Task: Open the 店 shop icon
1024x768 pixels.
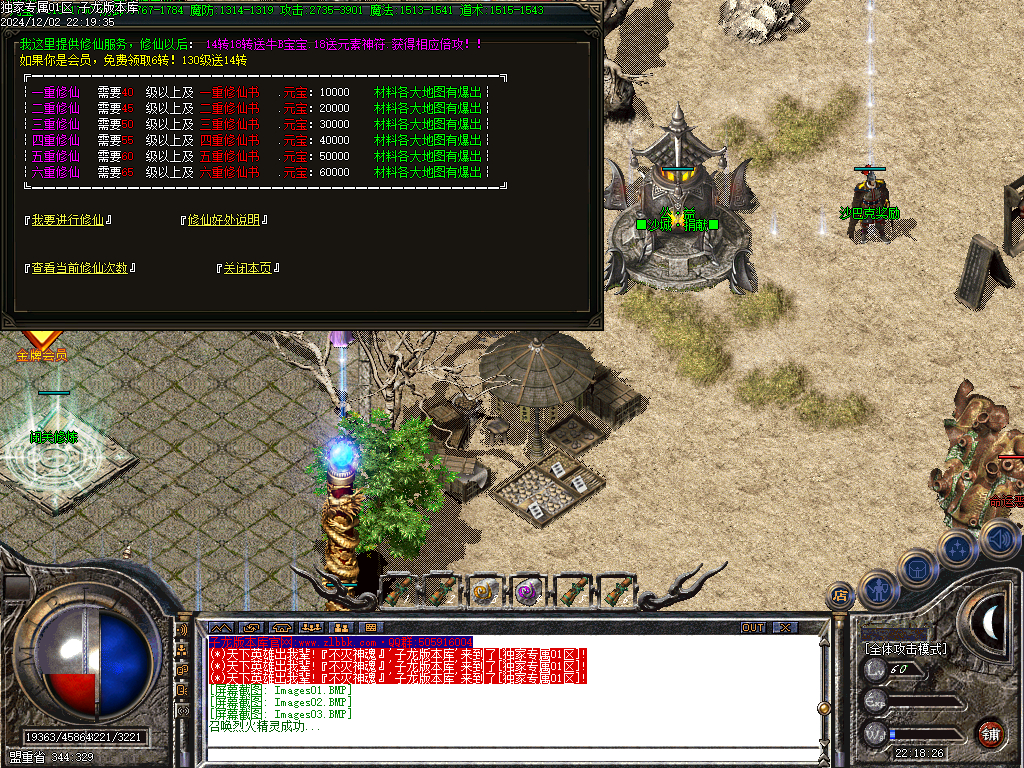Action: pos(839,596)
